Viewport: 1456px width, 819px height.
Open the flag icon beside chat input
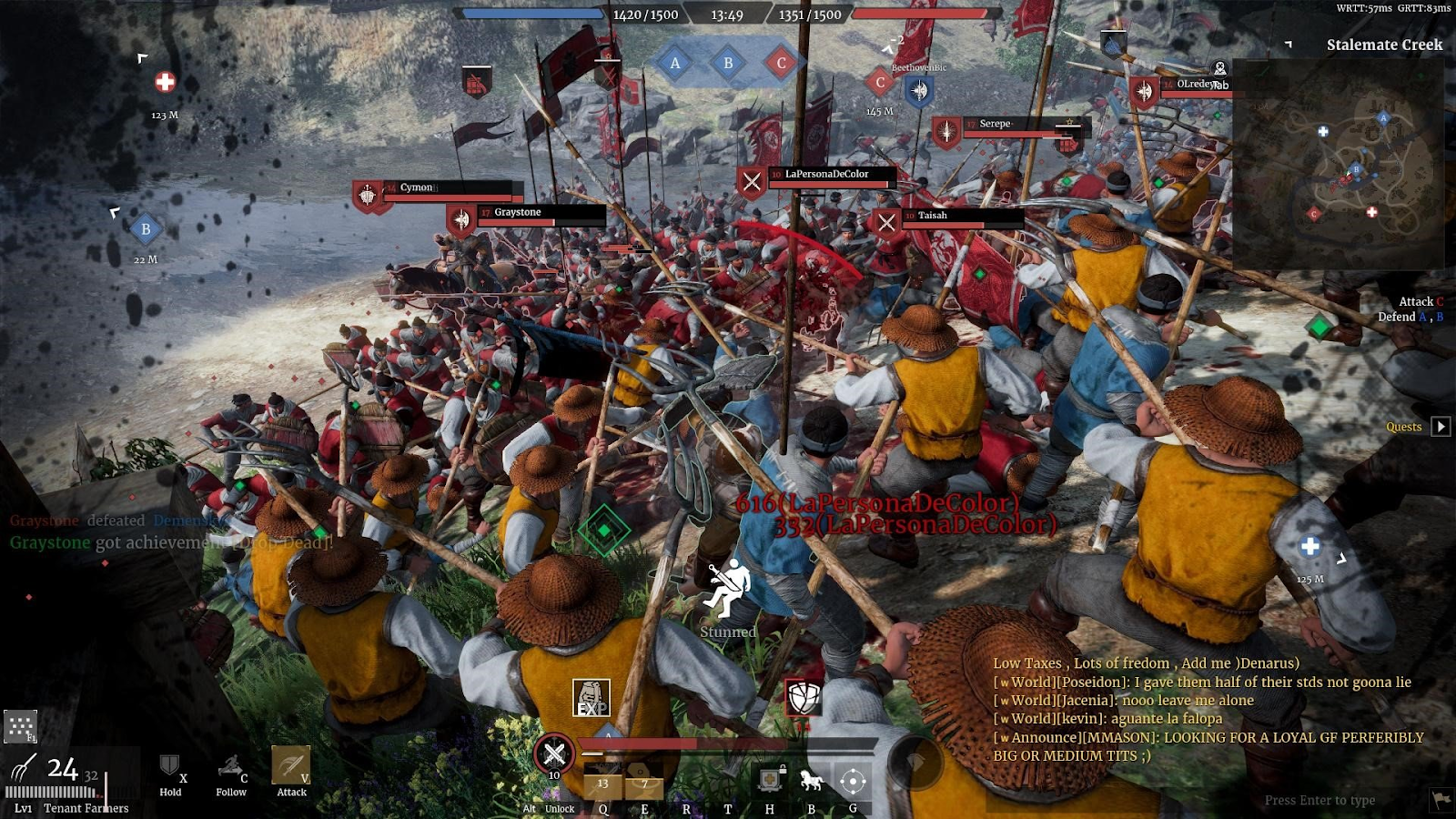1441,800
